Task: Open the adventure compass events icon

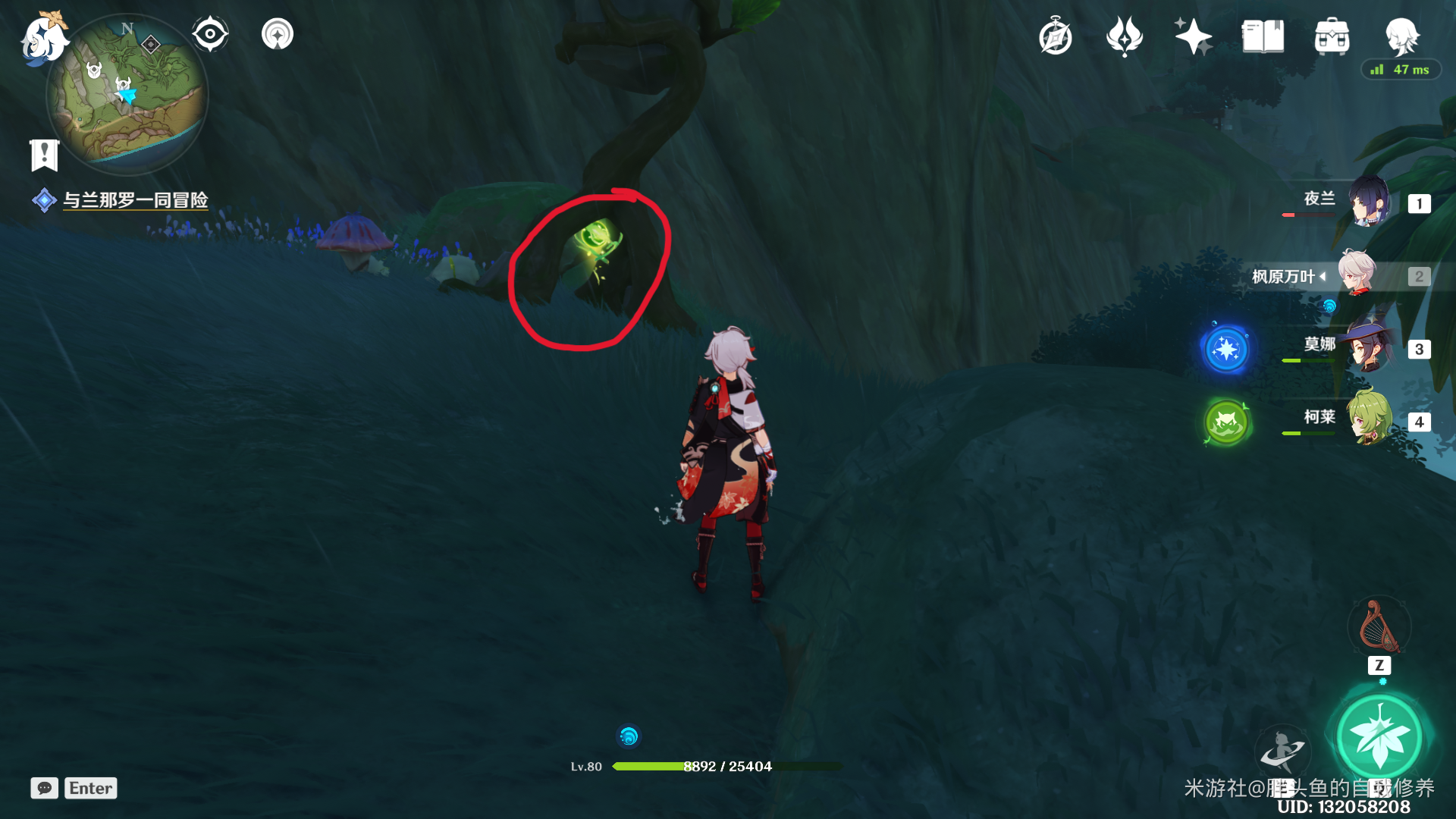Action: click(x=1056, y=37)
